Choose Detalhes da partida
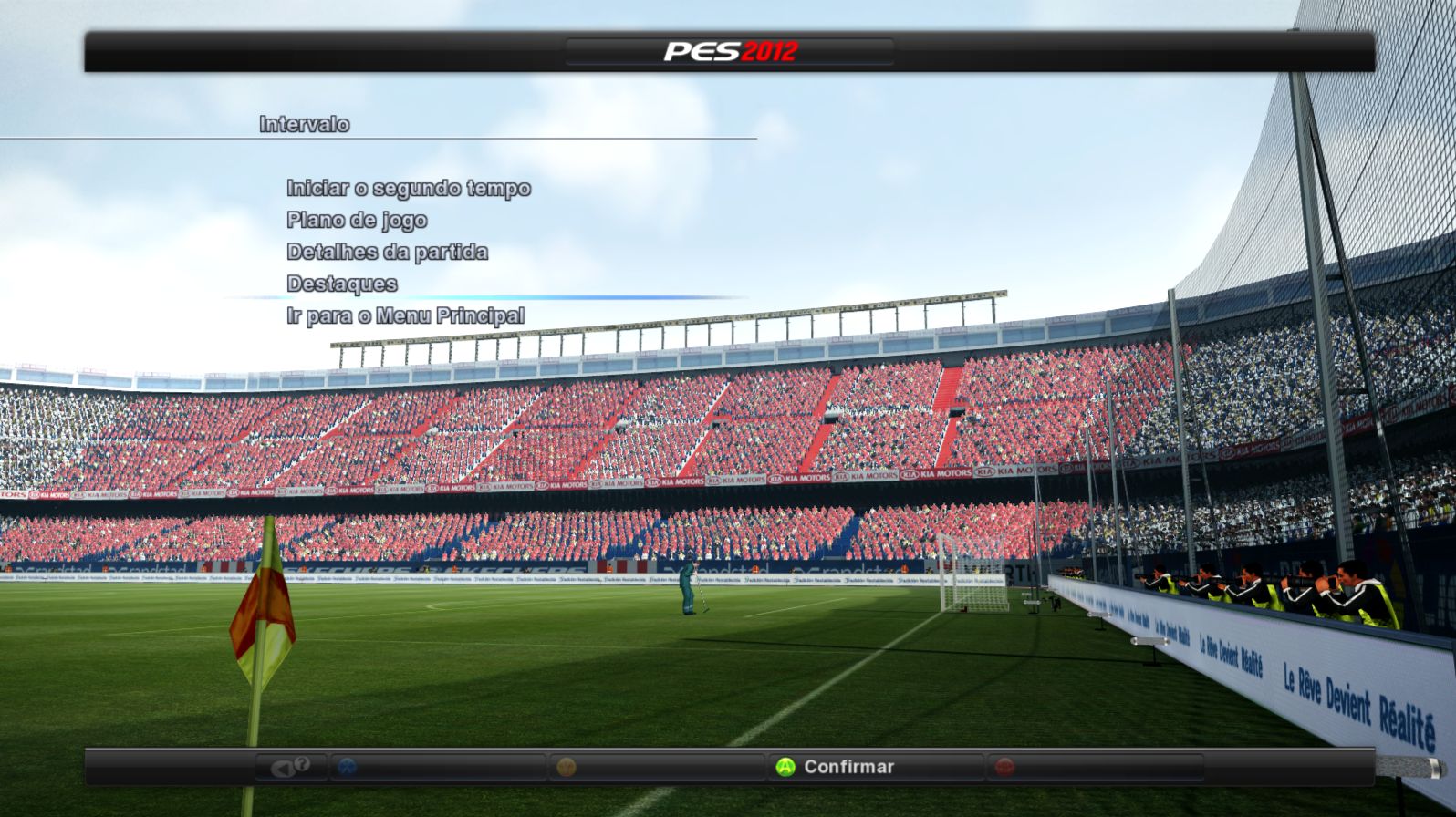Screen dimensions: 1456x817 pos(387,252)
